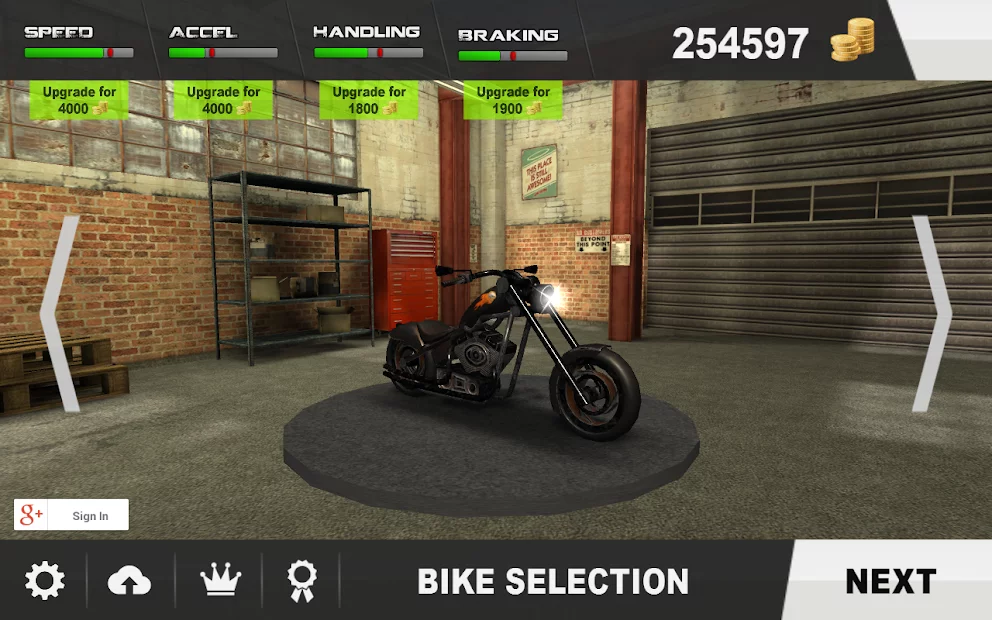Purchase the Handling upgrade for 1800
The width and height of the screenshot is (992, 620).
click(x=369, y=100)
